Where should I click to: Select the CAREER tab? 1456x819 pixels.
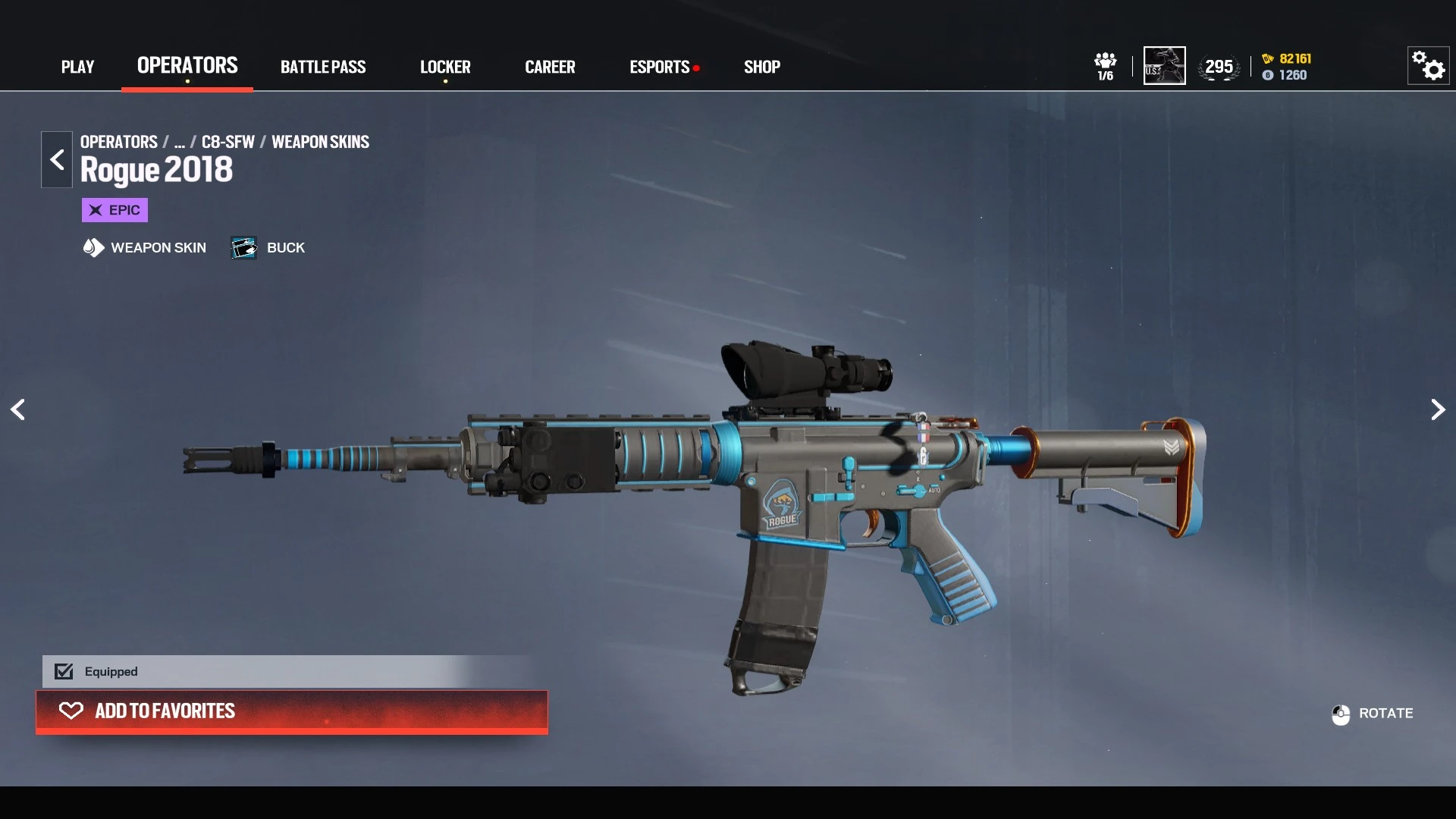550,67
